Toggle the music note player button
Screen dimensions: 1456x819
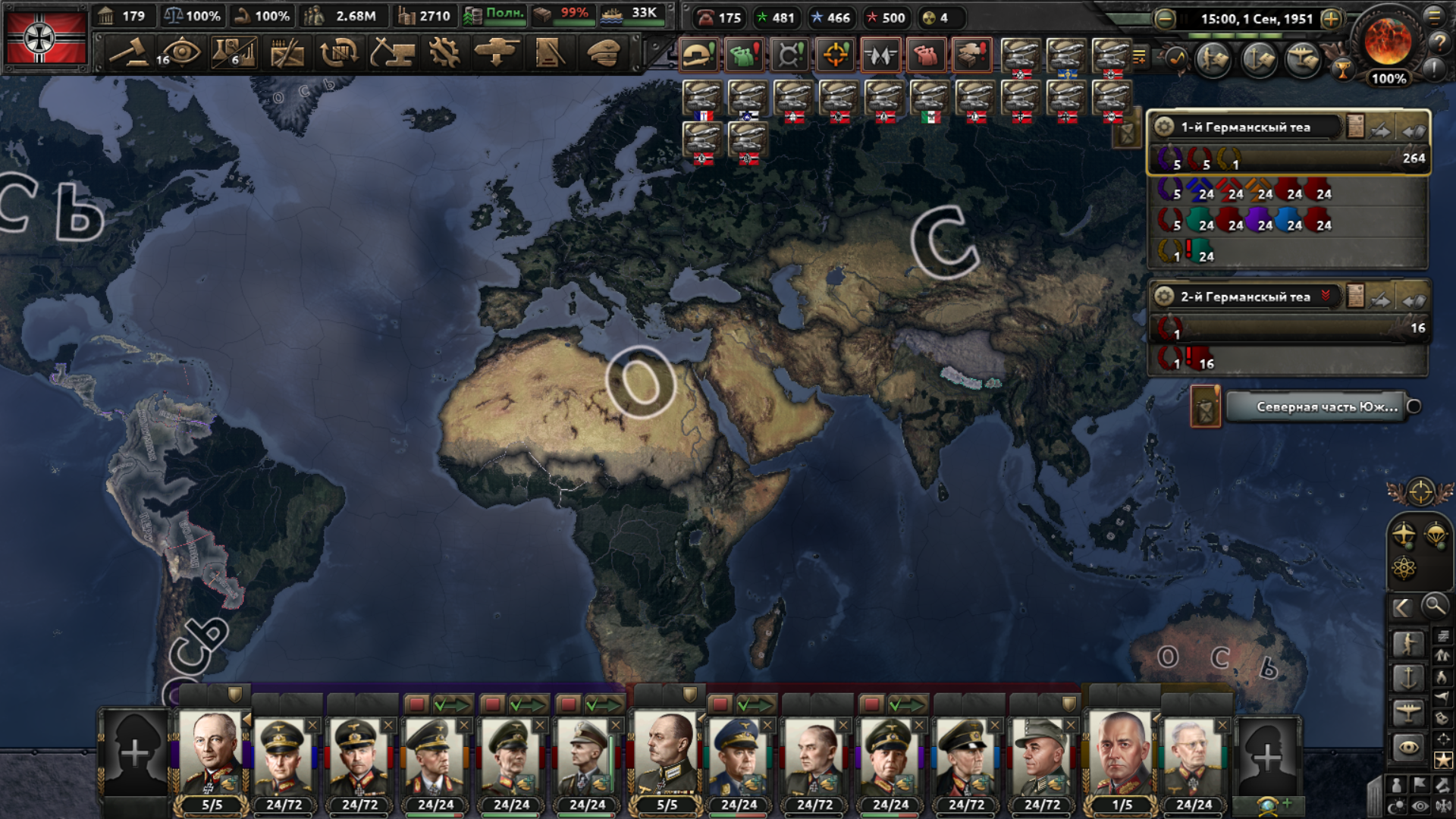pos(1176,58)
